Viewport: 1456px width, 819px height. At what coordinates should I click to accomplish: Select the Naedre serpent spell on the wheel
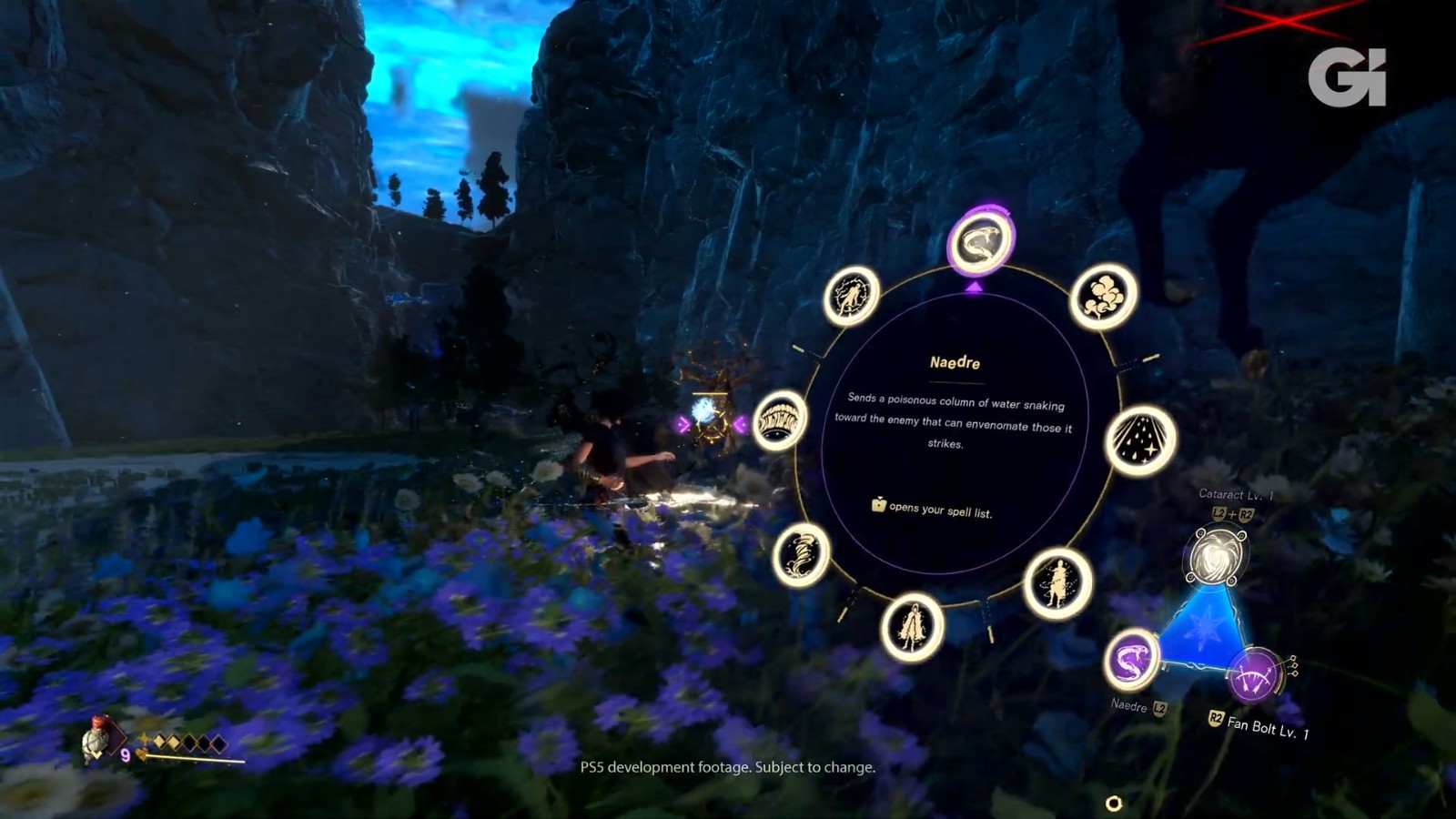(x=979, y=242)
